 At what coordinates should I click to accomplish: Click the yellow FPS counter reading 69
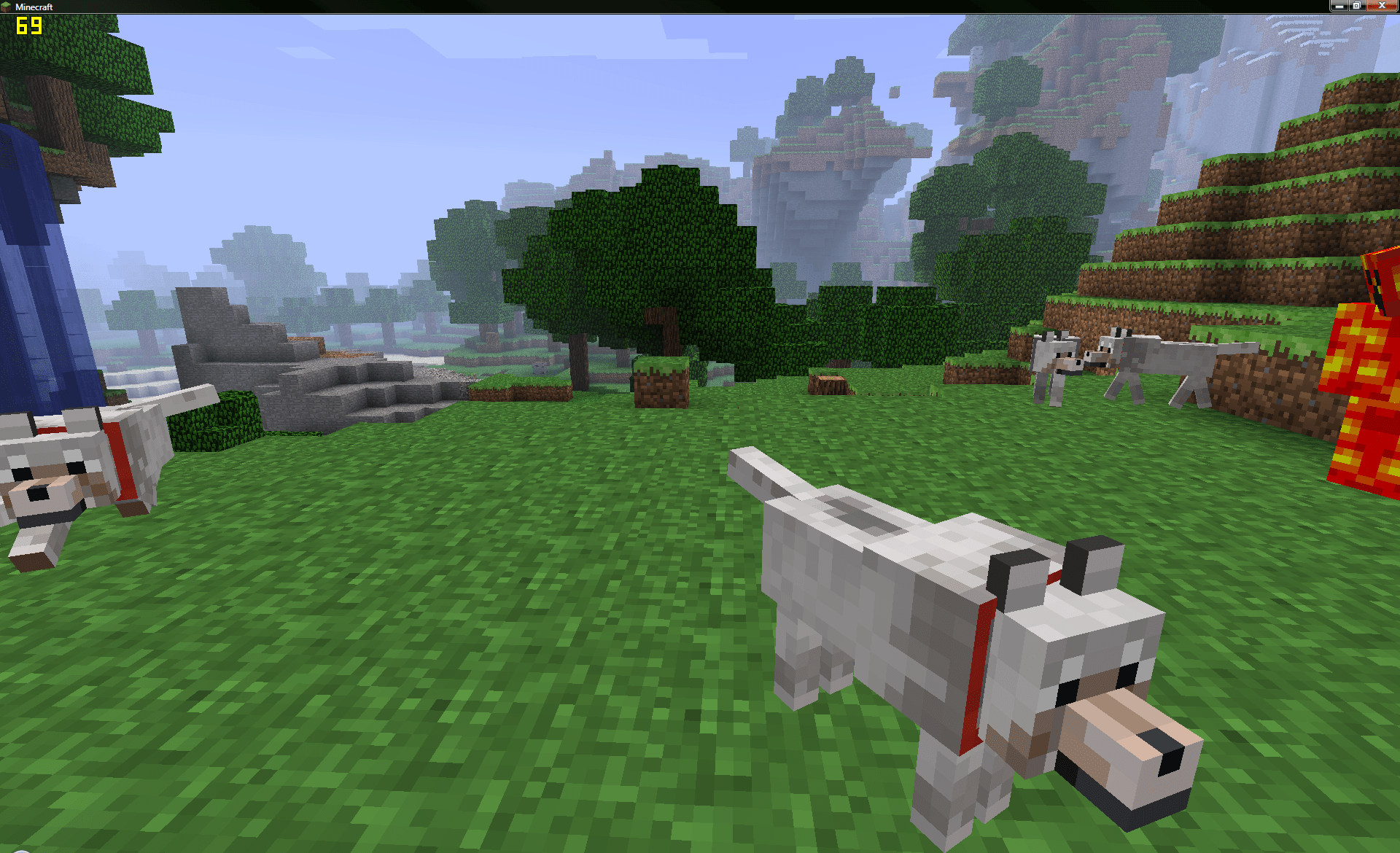point(29,27)
